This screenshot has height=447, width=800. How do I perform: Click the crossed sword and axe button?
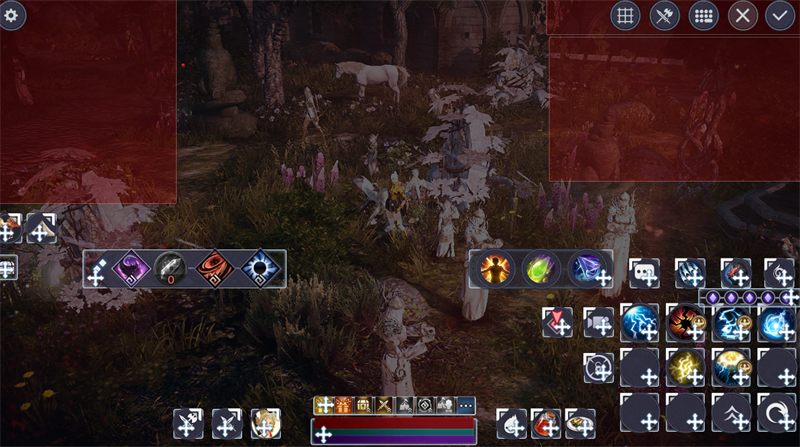point(665,15)
